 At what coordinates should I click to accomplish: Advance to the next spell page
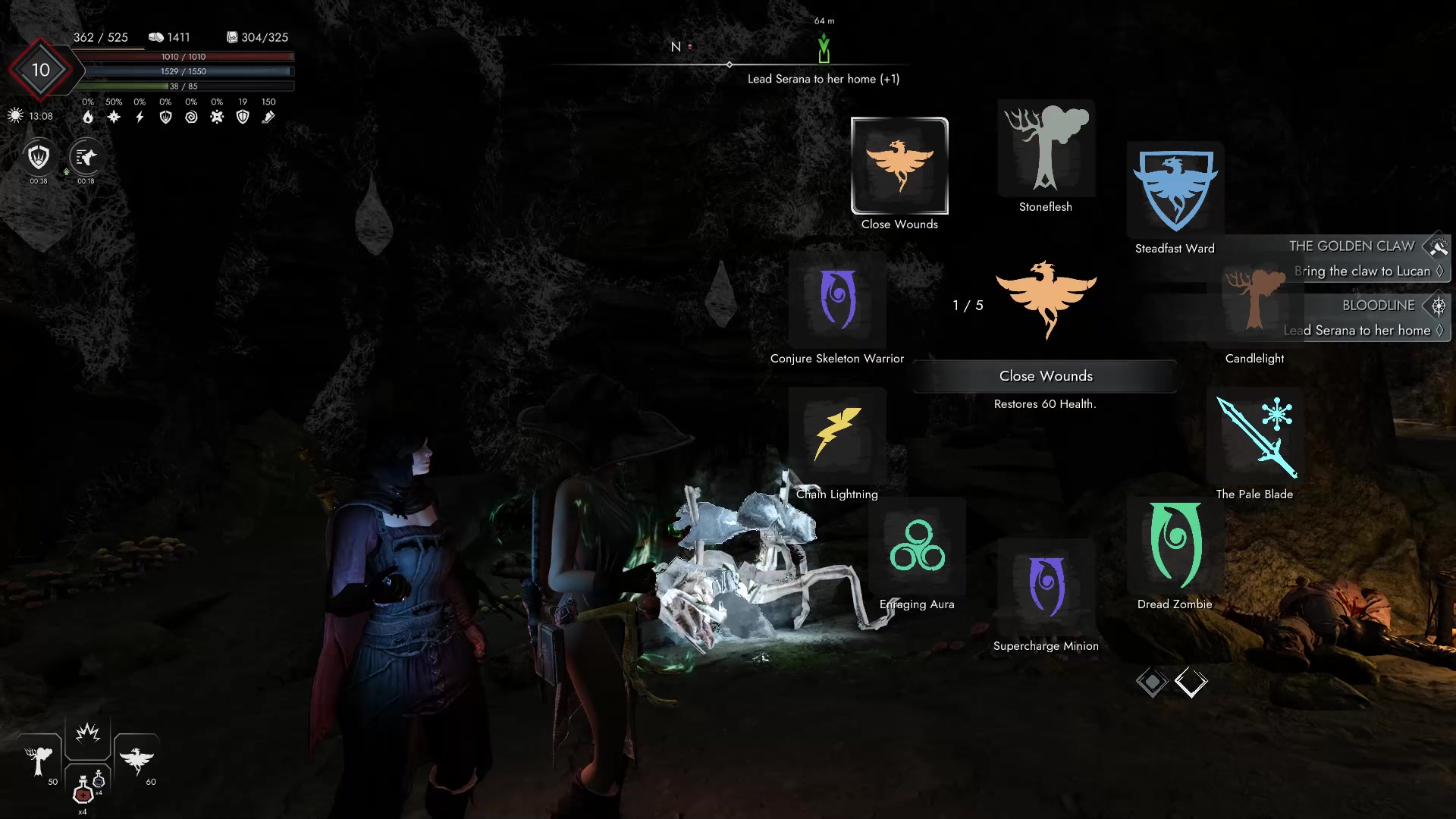click(x=1191, y=682)
